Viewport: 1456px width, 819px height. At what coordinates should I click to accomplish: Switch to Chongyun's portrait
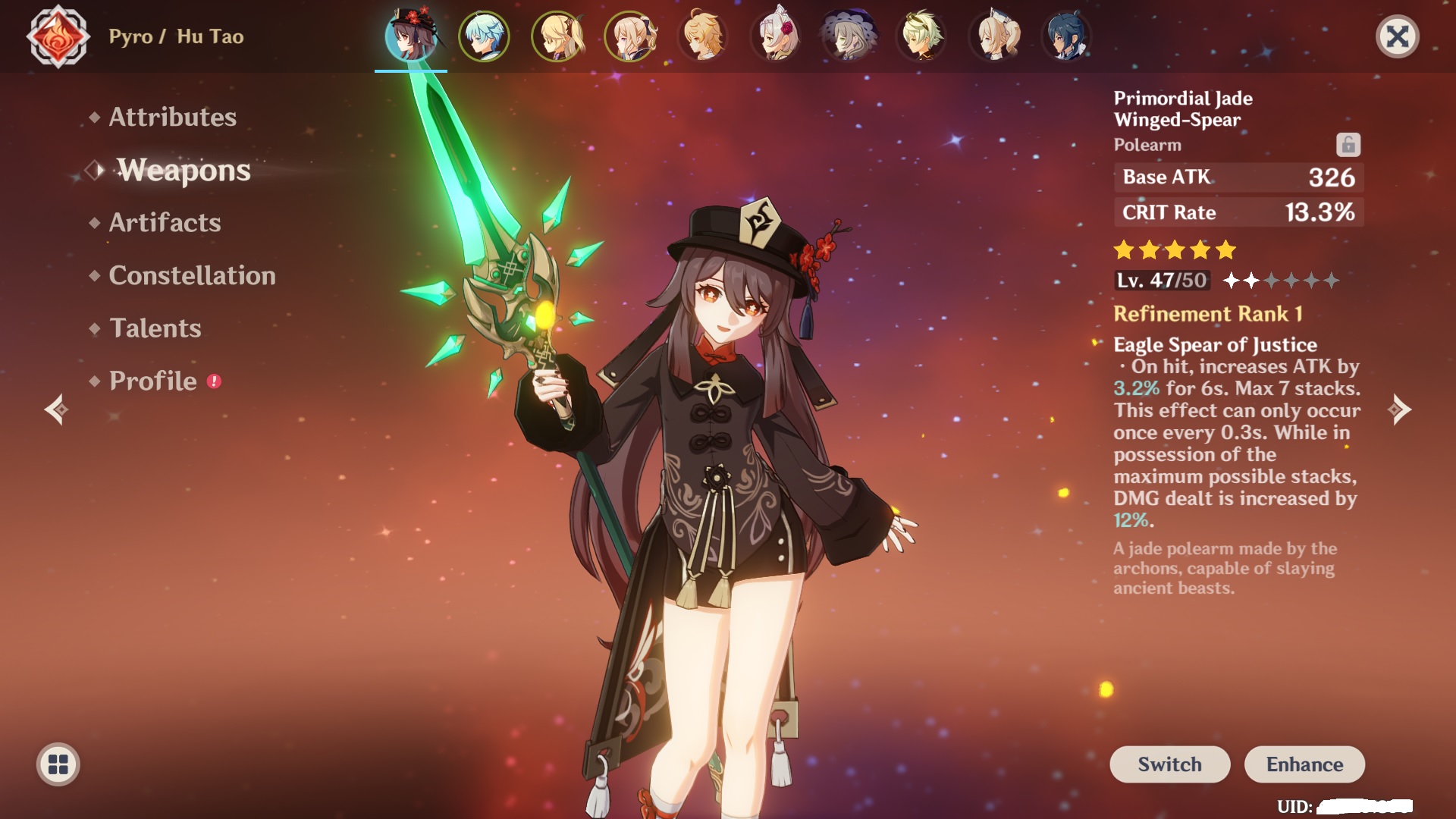tap(484, 36)
